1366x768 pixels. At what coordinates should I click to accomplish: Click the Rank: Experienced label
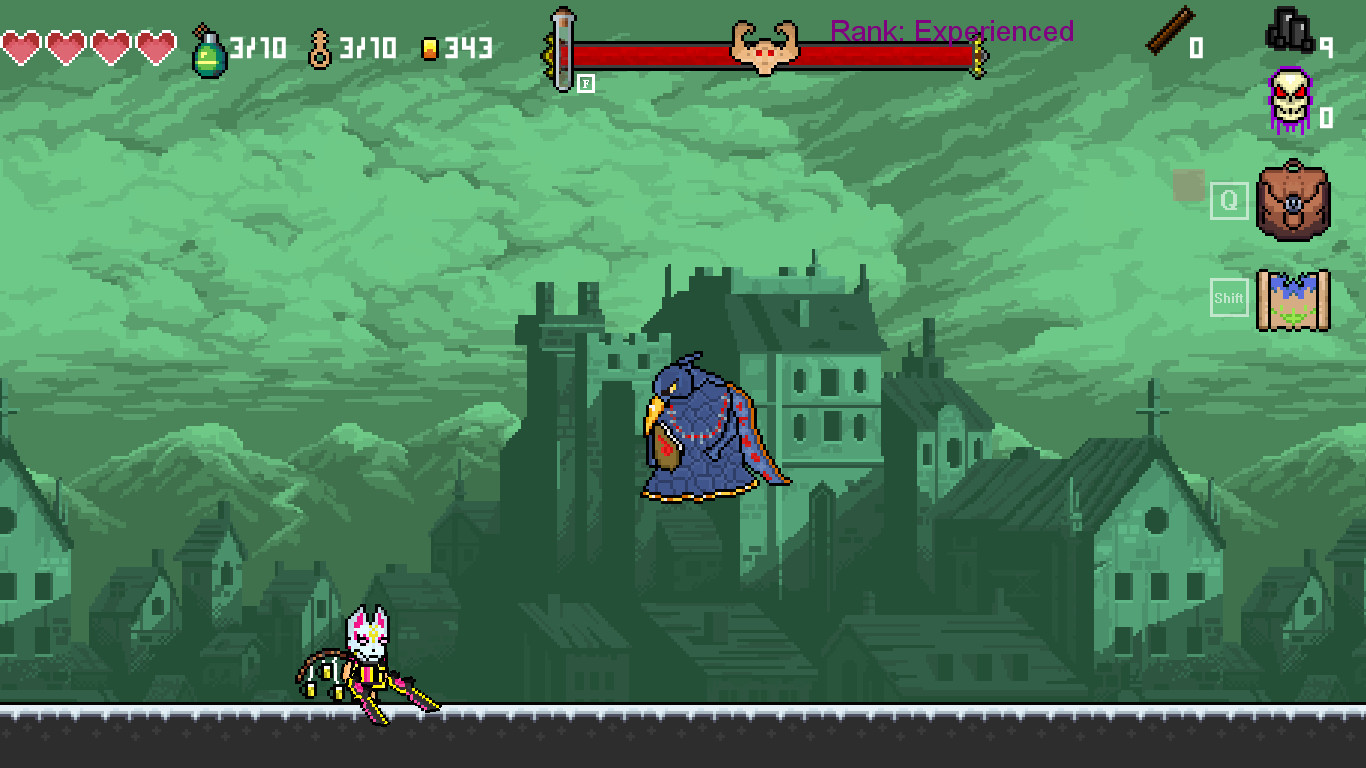[x=950, y=31]
